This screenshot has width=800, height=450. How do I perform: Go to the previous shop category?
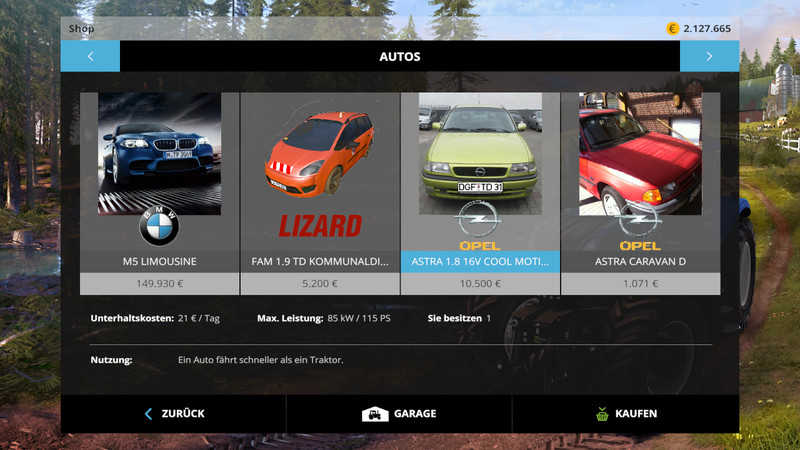point(90,56)
